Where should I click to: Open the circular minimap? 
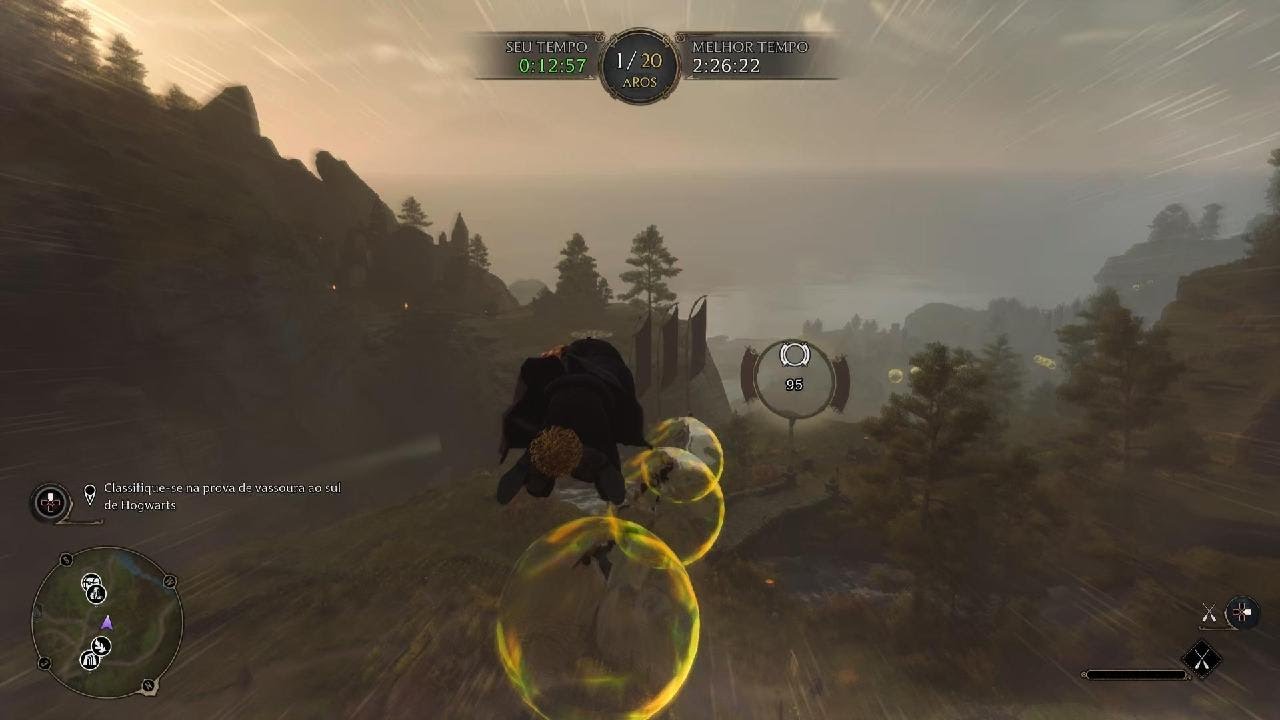(x=107, y=622)
